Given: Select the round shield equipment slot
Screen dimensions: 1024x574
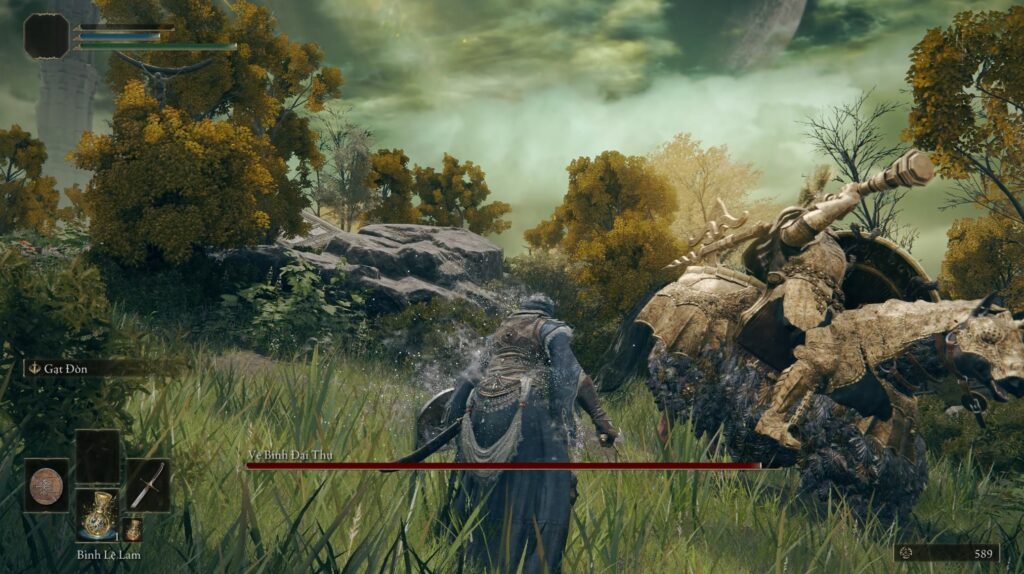Looking at the screenshot, I should (46, 485).
